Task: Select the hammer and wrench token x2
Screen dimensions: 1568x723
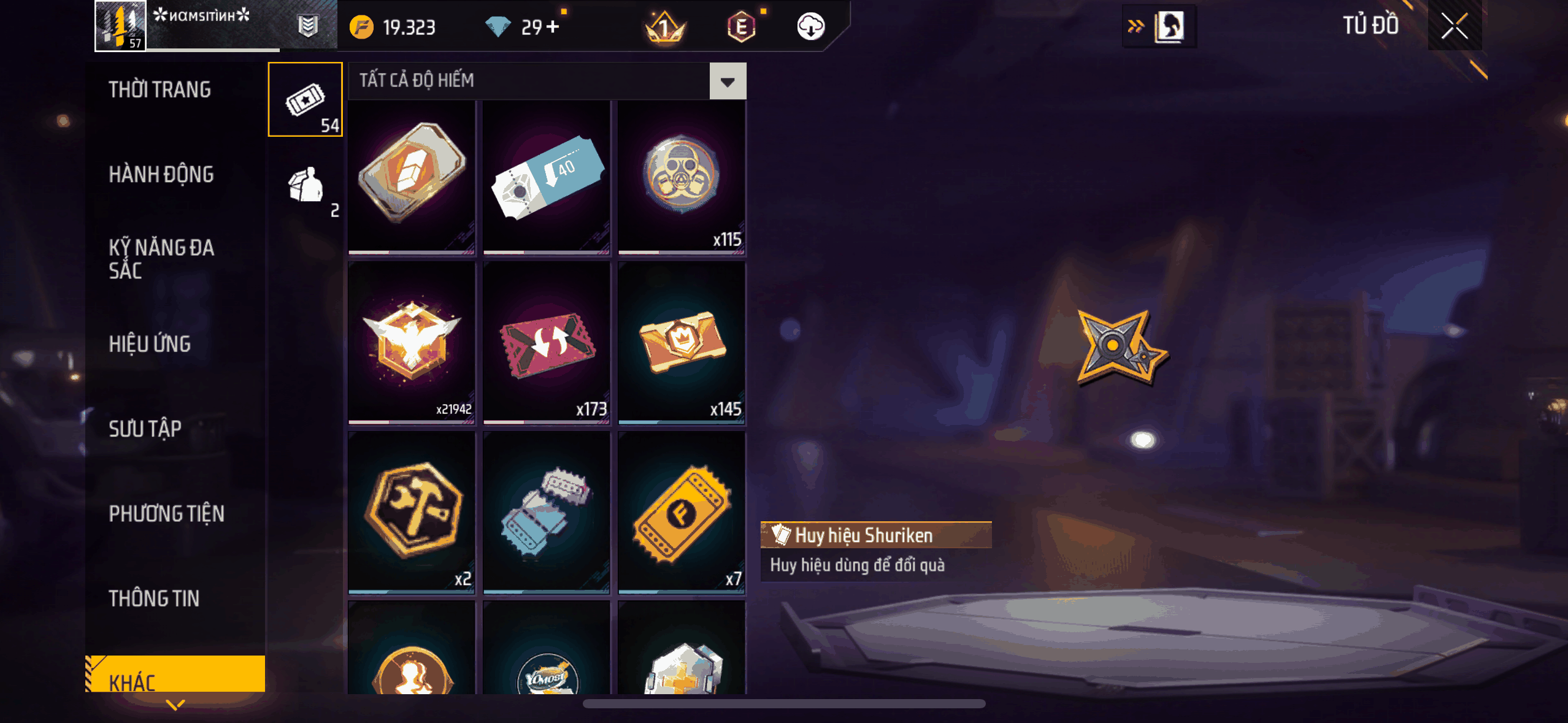Action: [412, 511]
